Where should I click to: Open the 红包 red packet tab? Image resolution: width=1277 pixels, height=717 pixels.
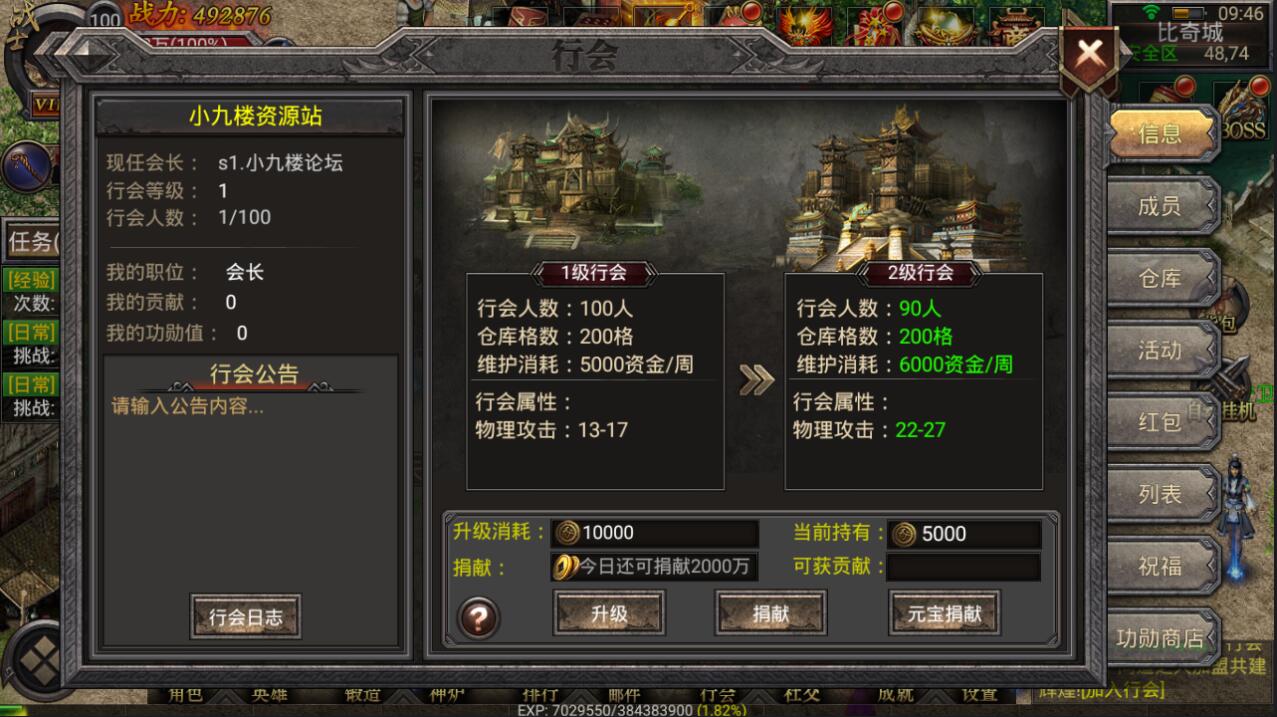pos(1159,422)
